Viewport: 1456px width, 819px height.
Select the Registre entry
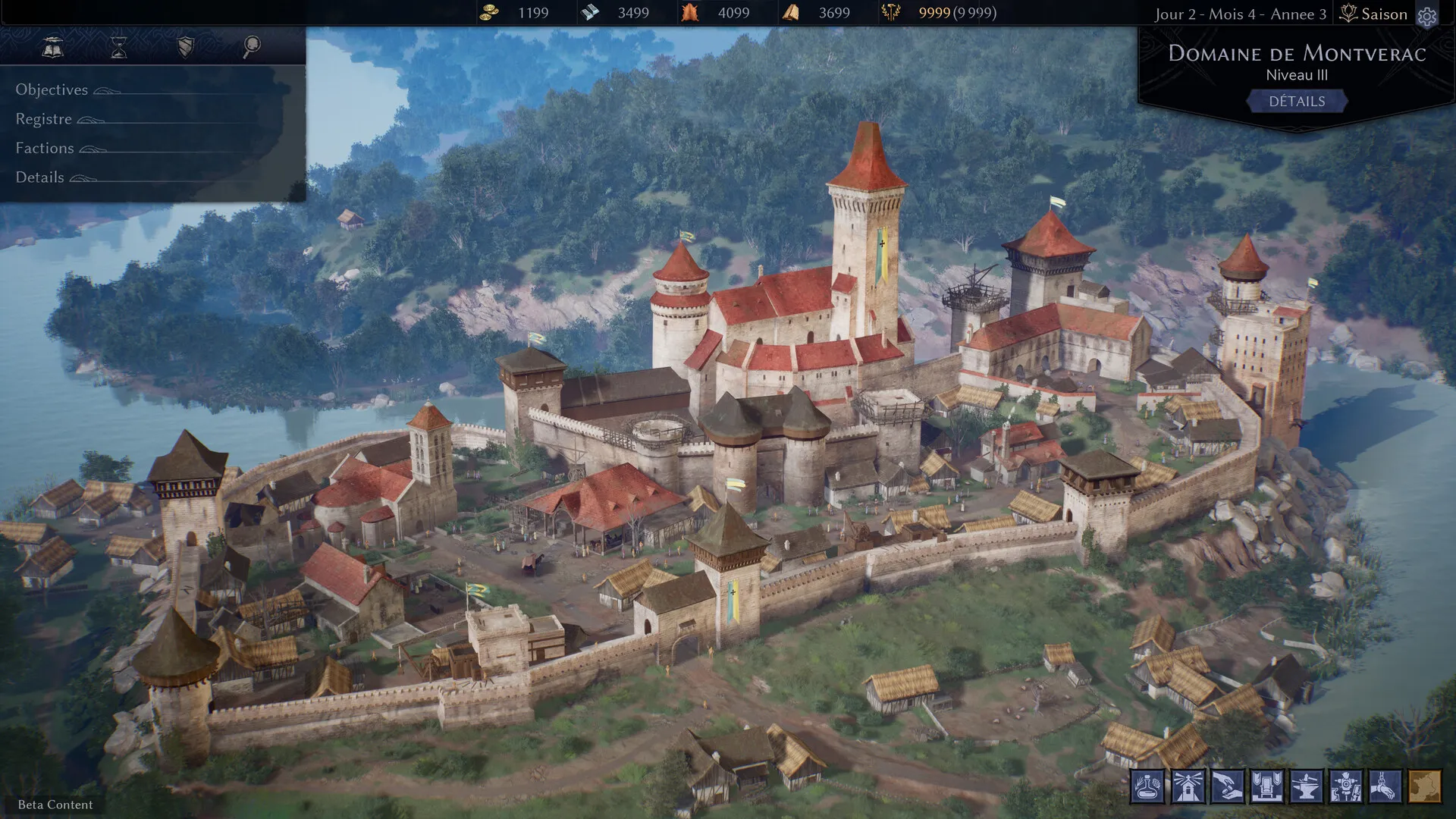coord(44,119)
